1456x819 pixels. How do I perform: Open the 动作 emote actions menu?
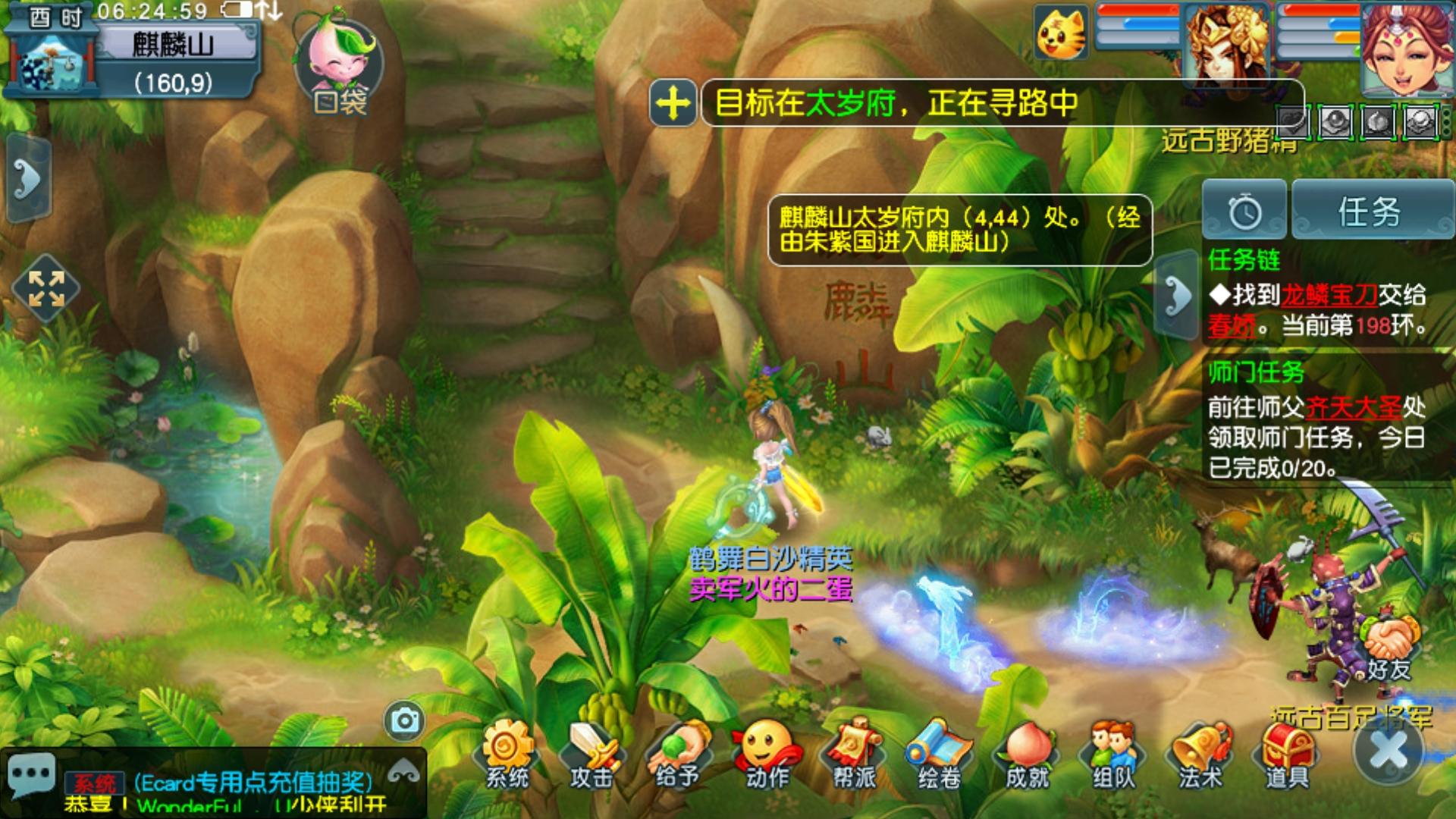point(767,753)
